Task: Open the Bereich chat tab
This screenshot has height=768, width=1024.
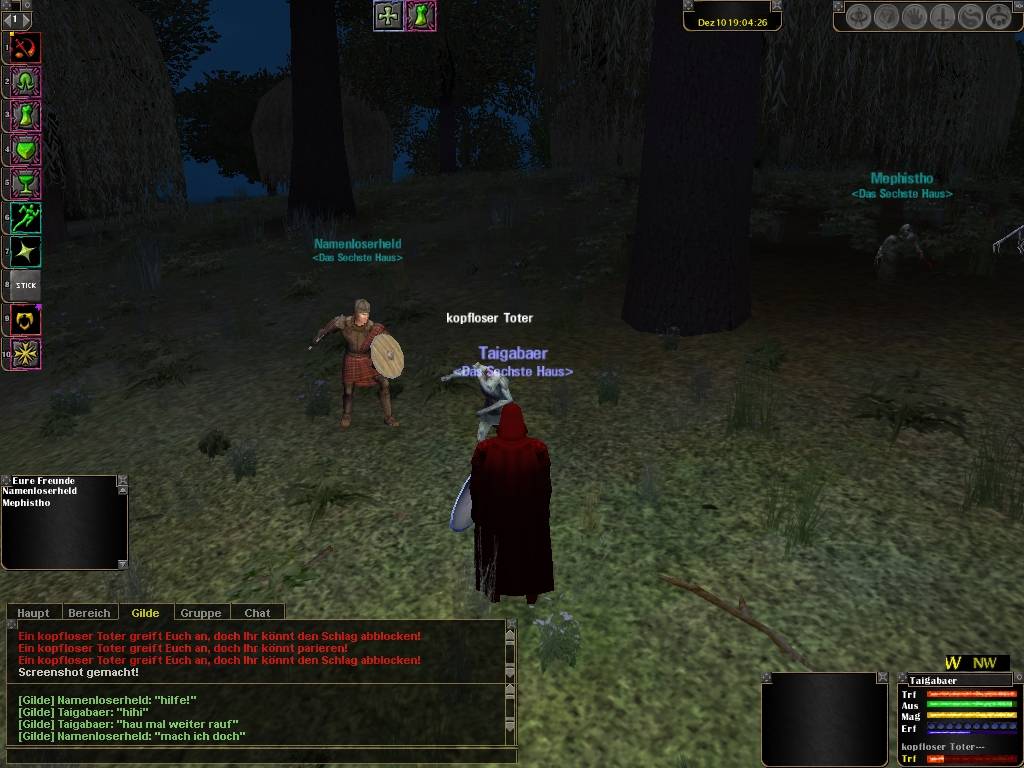Action: pyautogui.click(x=89, y=613)
